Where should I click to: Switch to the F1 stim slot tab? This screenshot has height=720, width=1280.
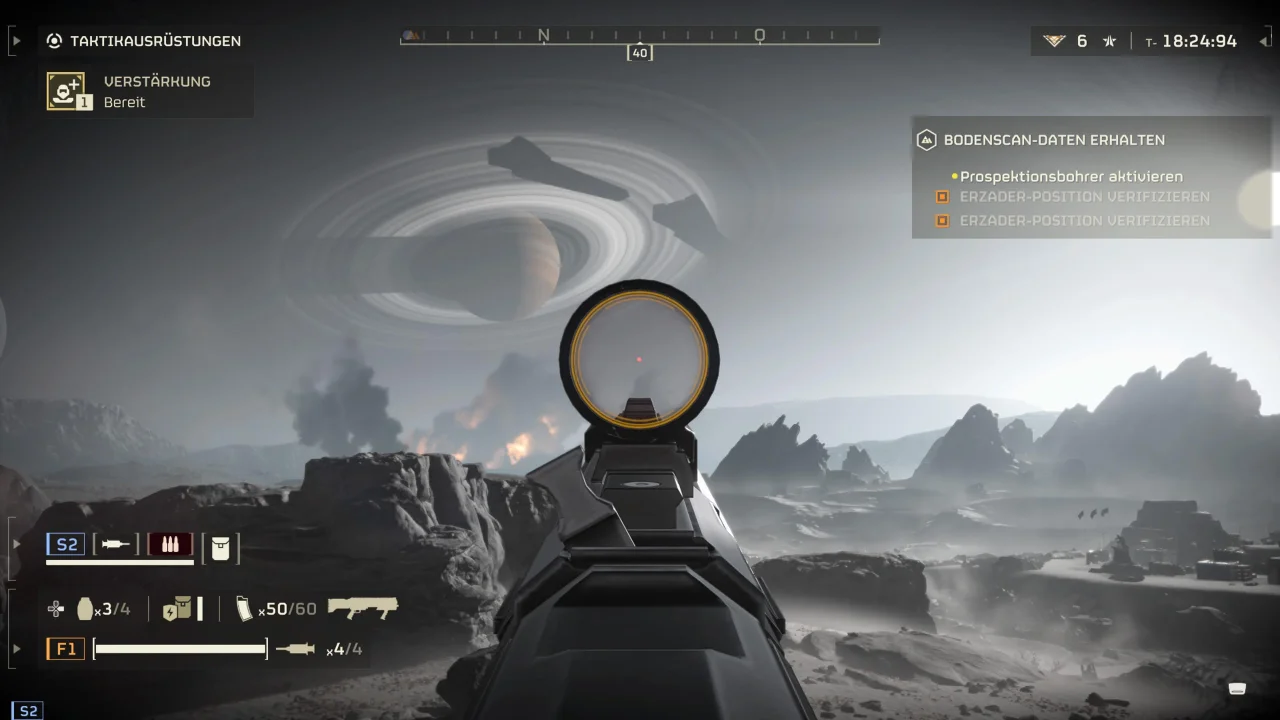click(65, 648)
